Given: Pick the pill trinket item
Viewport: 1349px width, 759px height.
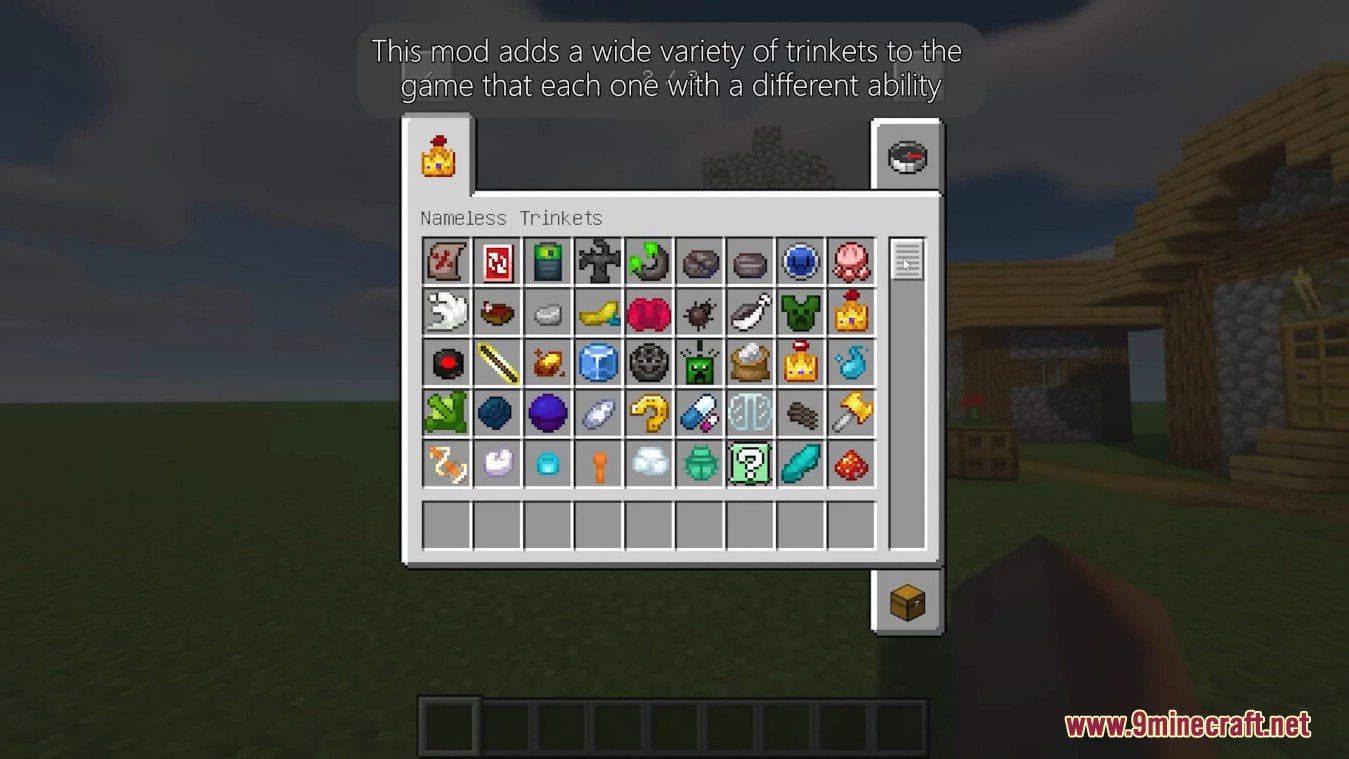Looking at the screenshot, I should [701, 412].
